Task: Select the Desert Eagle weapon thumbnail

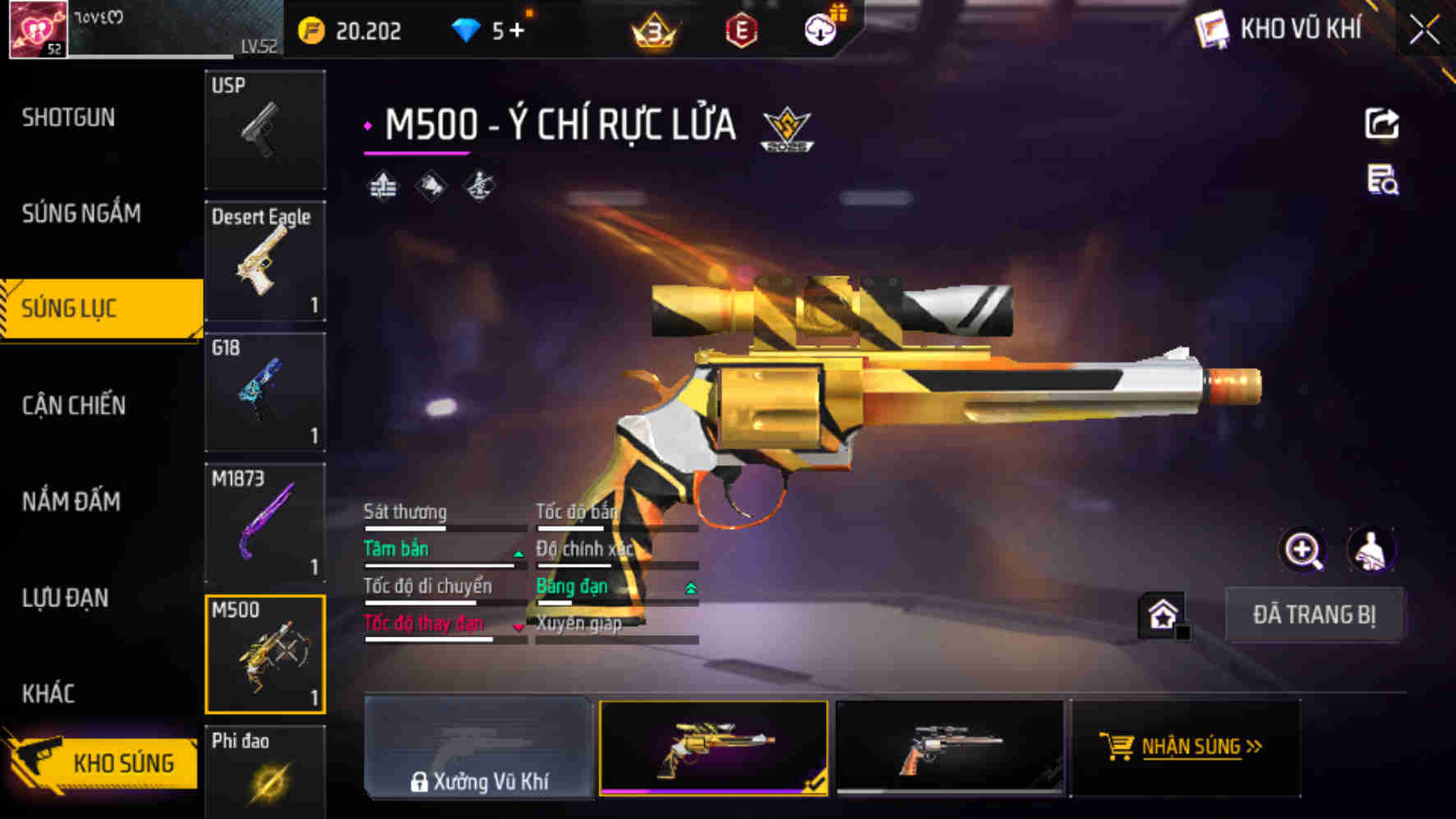Action: [265, 260]
